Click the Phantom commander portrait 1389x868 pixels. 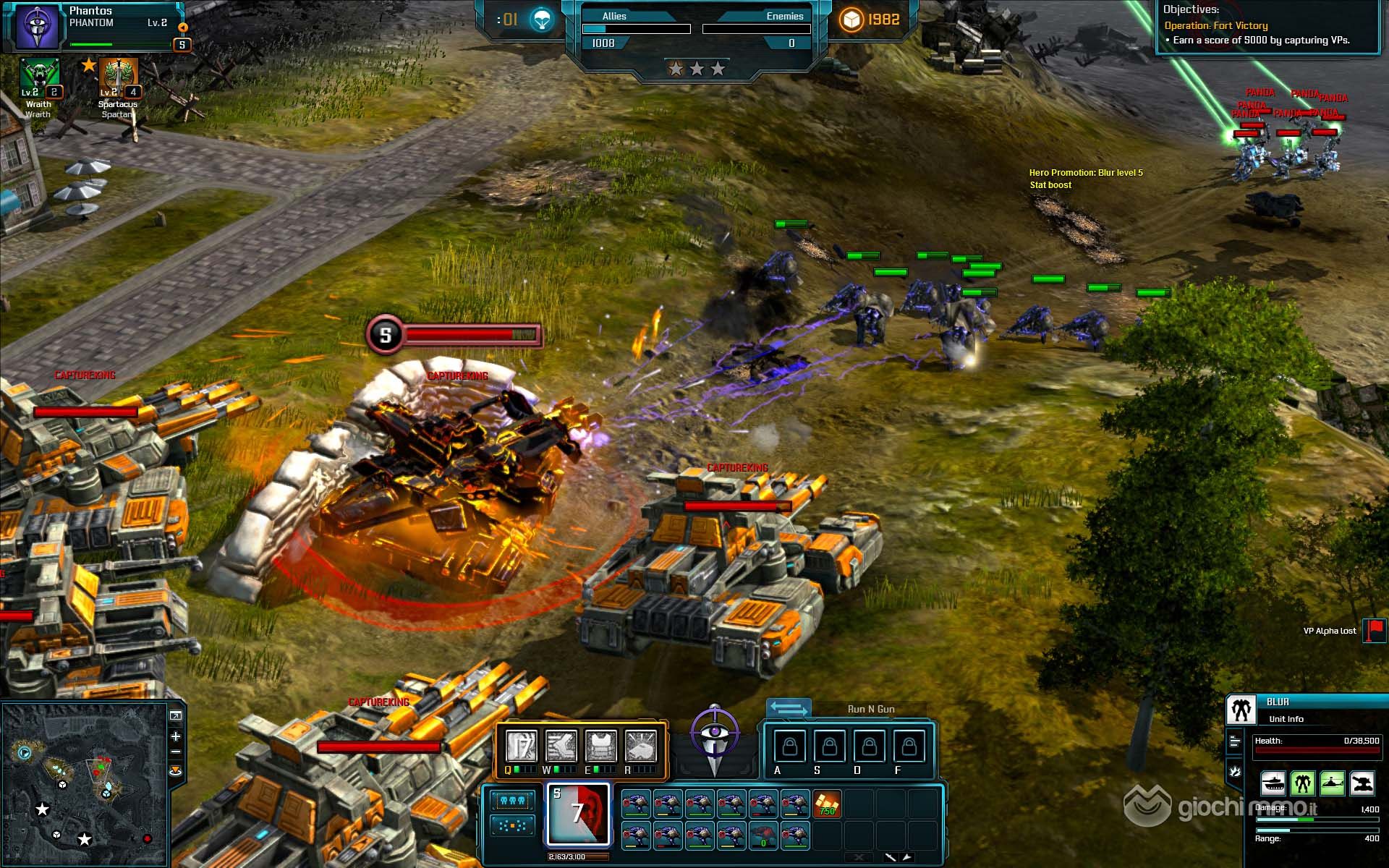click(36, 27)
